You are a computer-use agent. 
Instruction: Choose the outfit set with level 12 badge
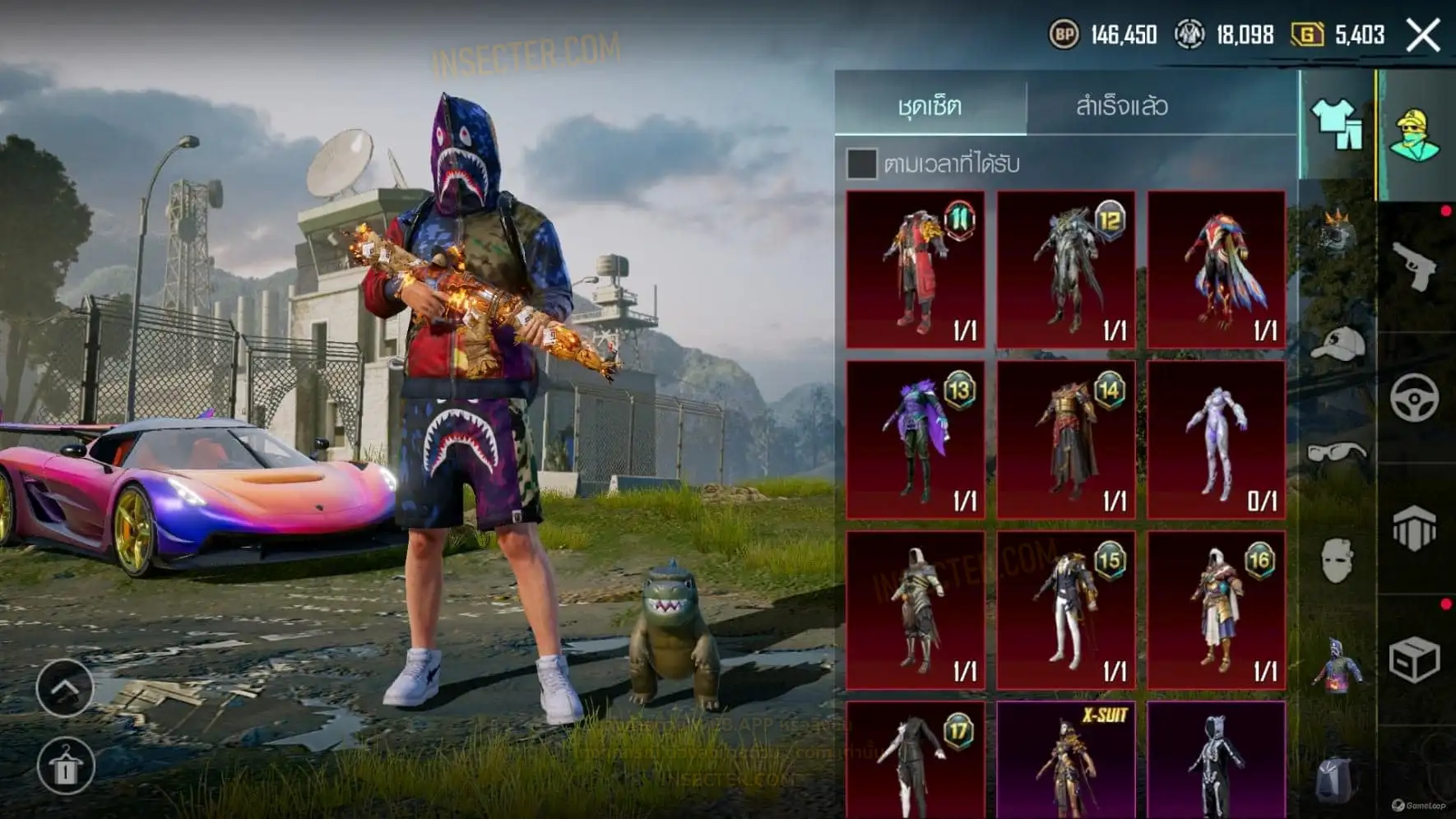[1066, 271]
